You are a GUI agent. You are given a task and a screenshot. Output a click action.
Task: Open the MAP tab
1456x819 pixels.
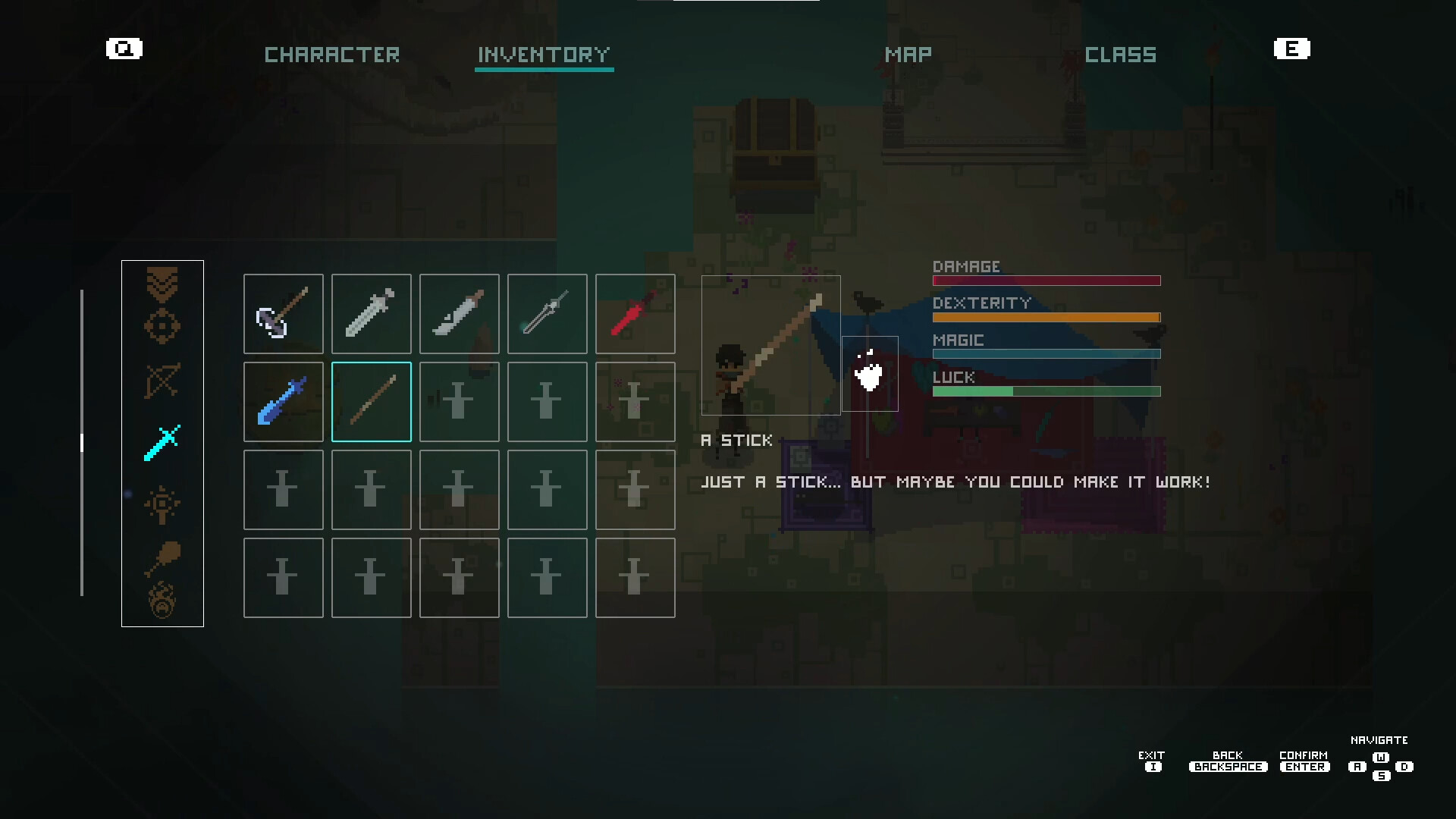[x=908, y=54]
